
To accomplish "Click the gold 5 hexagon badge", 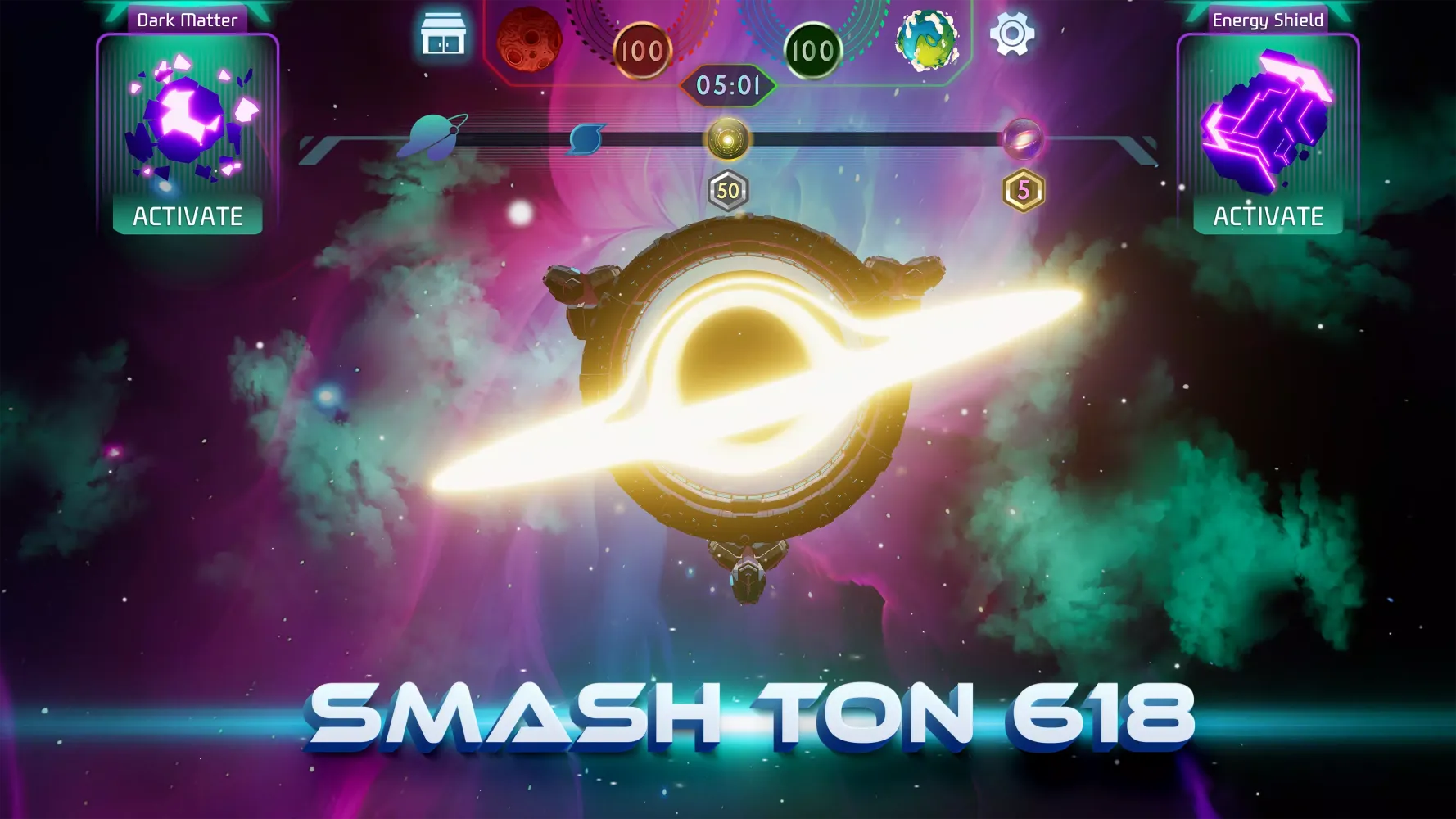I will [x=1021, y=190].
